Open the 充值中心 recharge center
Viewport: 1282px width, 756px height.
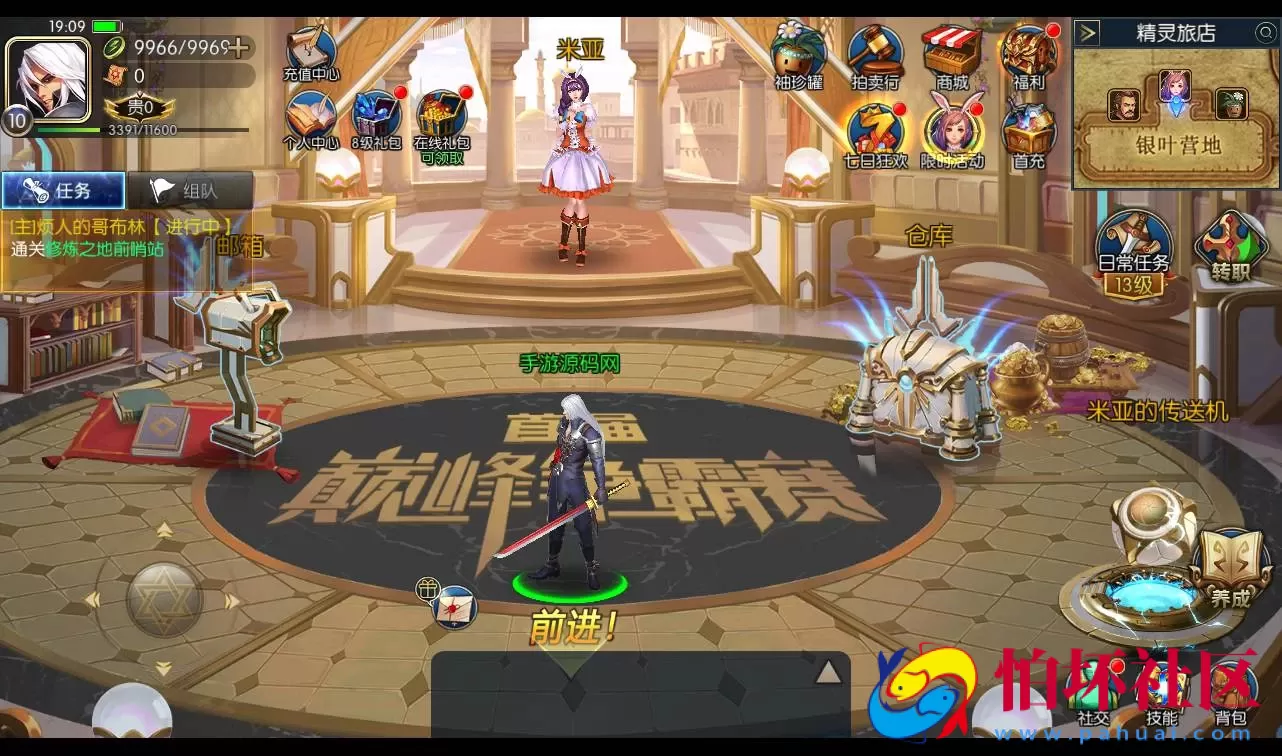[x=308, y=48]
